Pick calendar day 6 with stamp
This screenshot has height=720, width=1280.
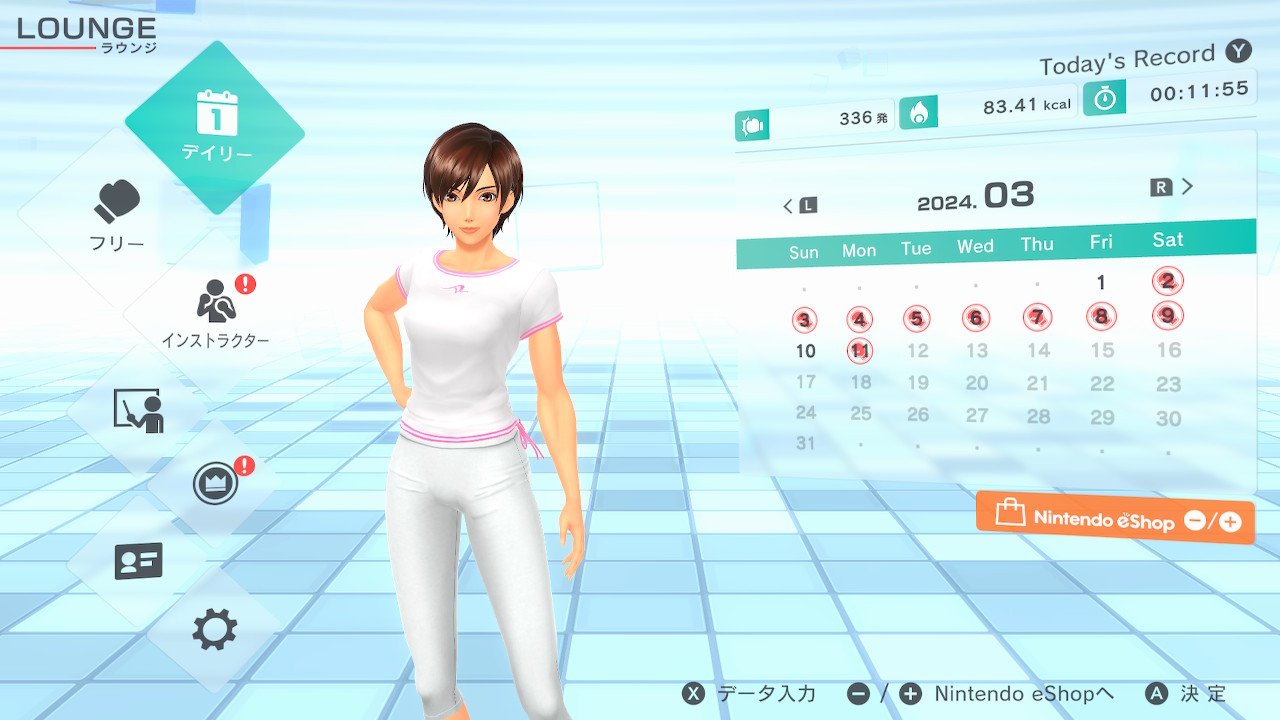pyautogui.click(x=975, y=319)
